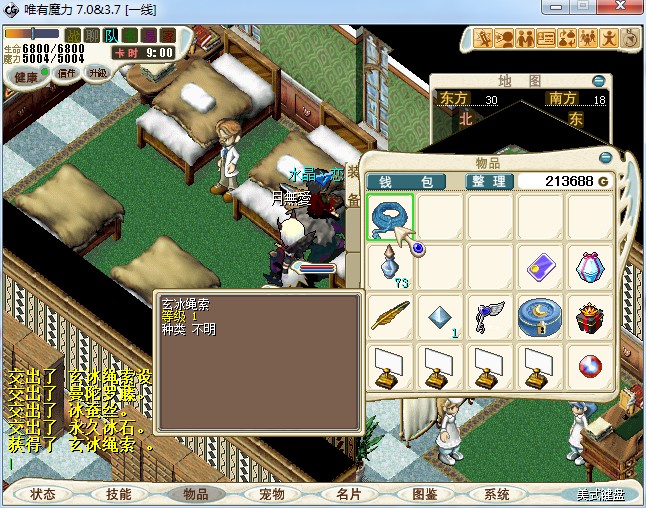Toggle the 物品 items menu
Image resolution: width=646 pixels, height=508 pixels.
pos(195,494)
